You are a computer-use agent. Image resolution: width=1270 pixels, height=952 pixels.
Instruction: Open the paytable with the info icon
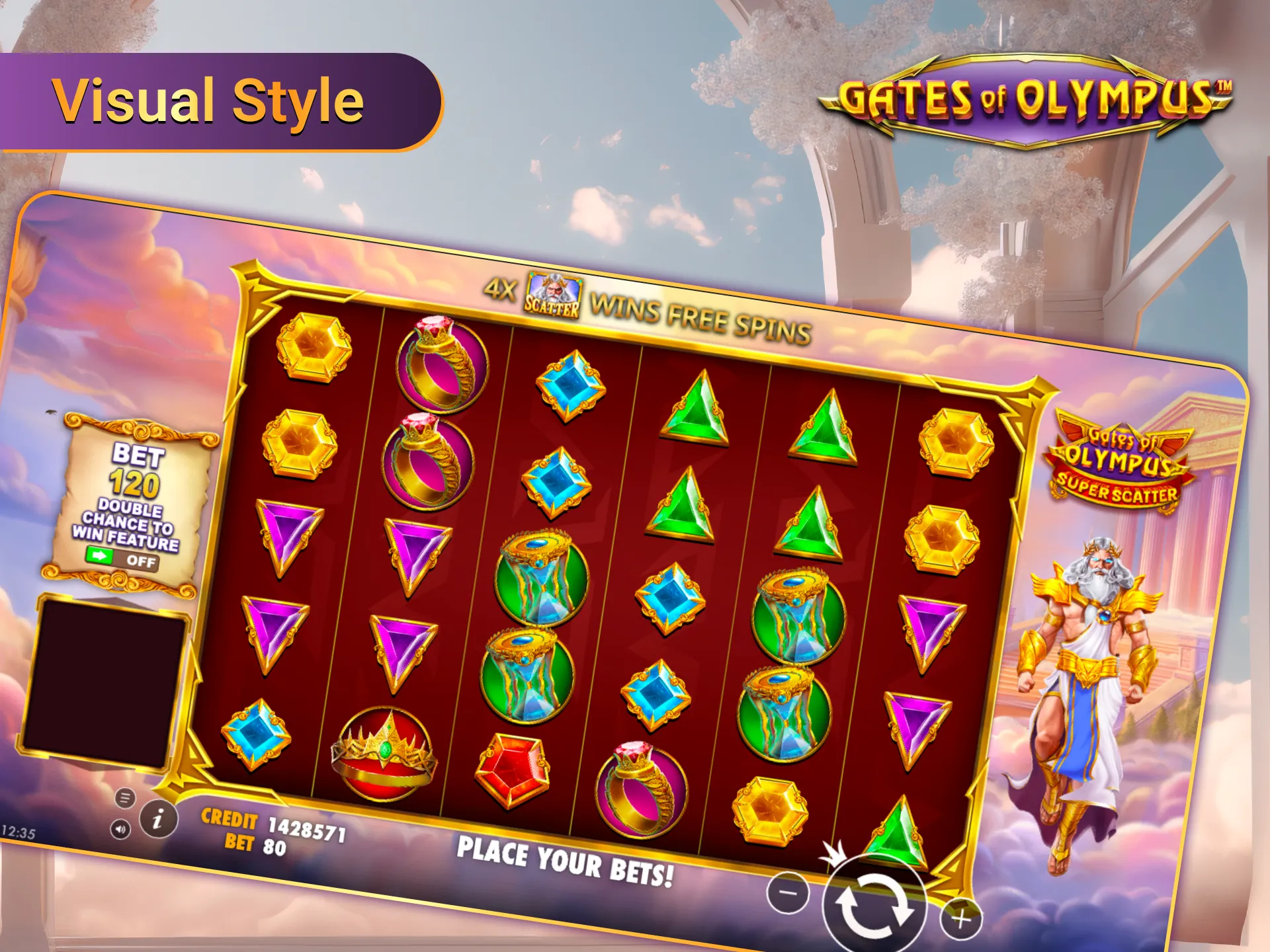pyautogui.click(x=159, y=818)
